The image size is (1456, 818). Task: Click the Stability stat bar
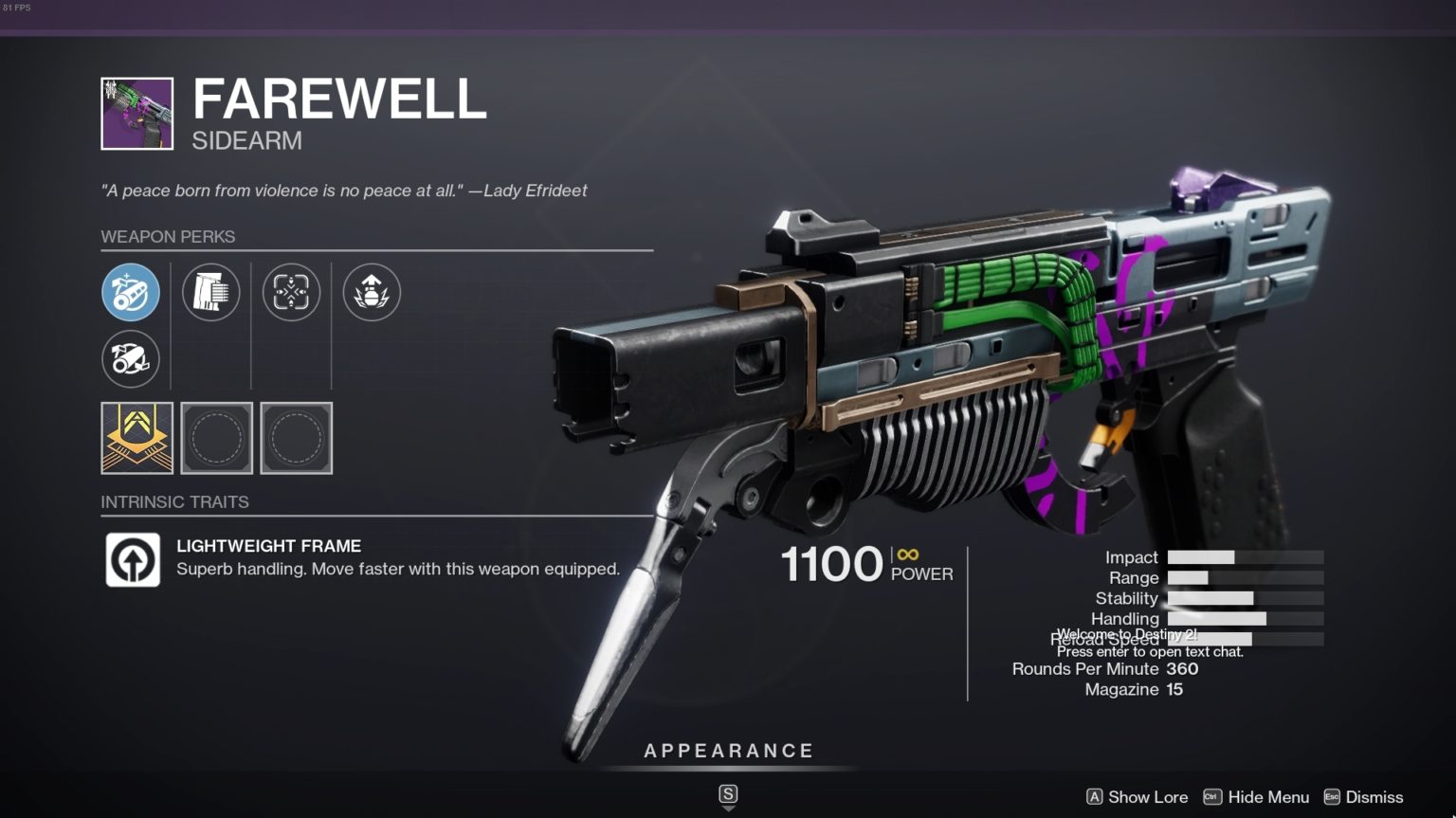tap(1244, 598)
